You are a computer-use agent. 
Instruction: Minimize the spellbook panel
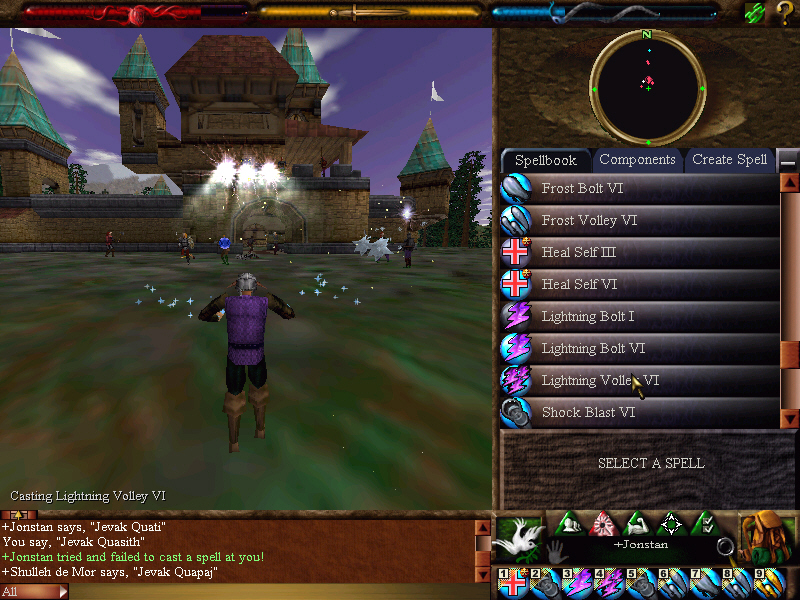tap(789, 161)
